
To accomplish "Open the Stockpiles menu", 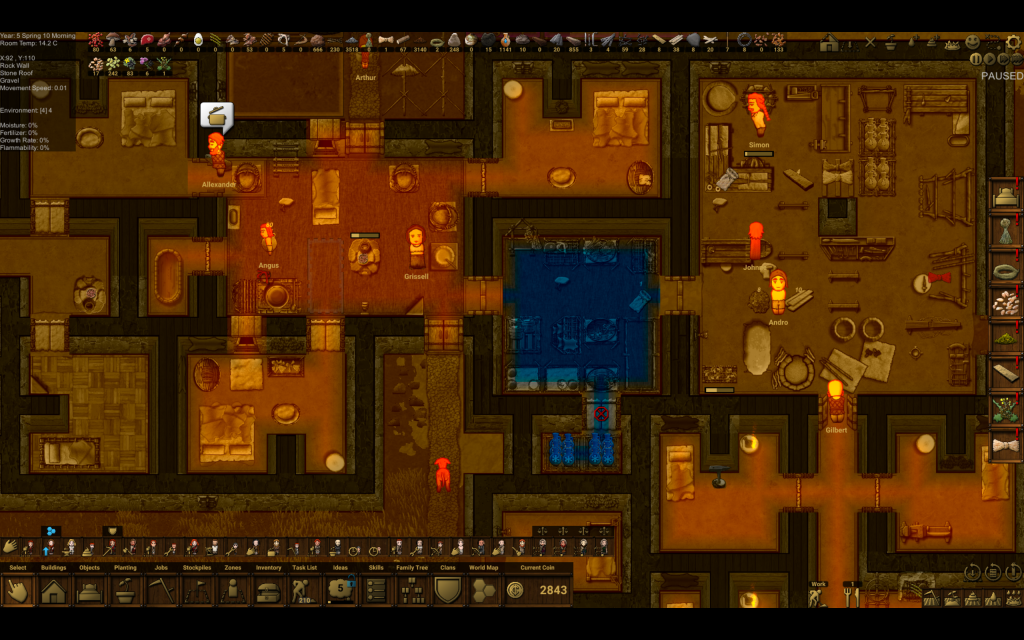I will coord(197,590).
